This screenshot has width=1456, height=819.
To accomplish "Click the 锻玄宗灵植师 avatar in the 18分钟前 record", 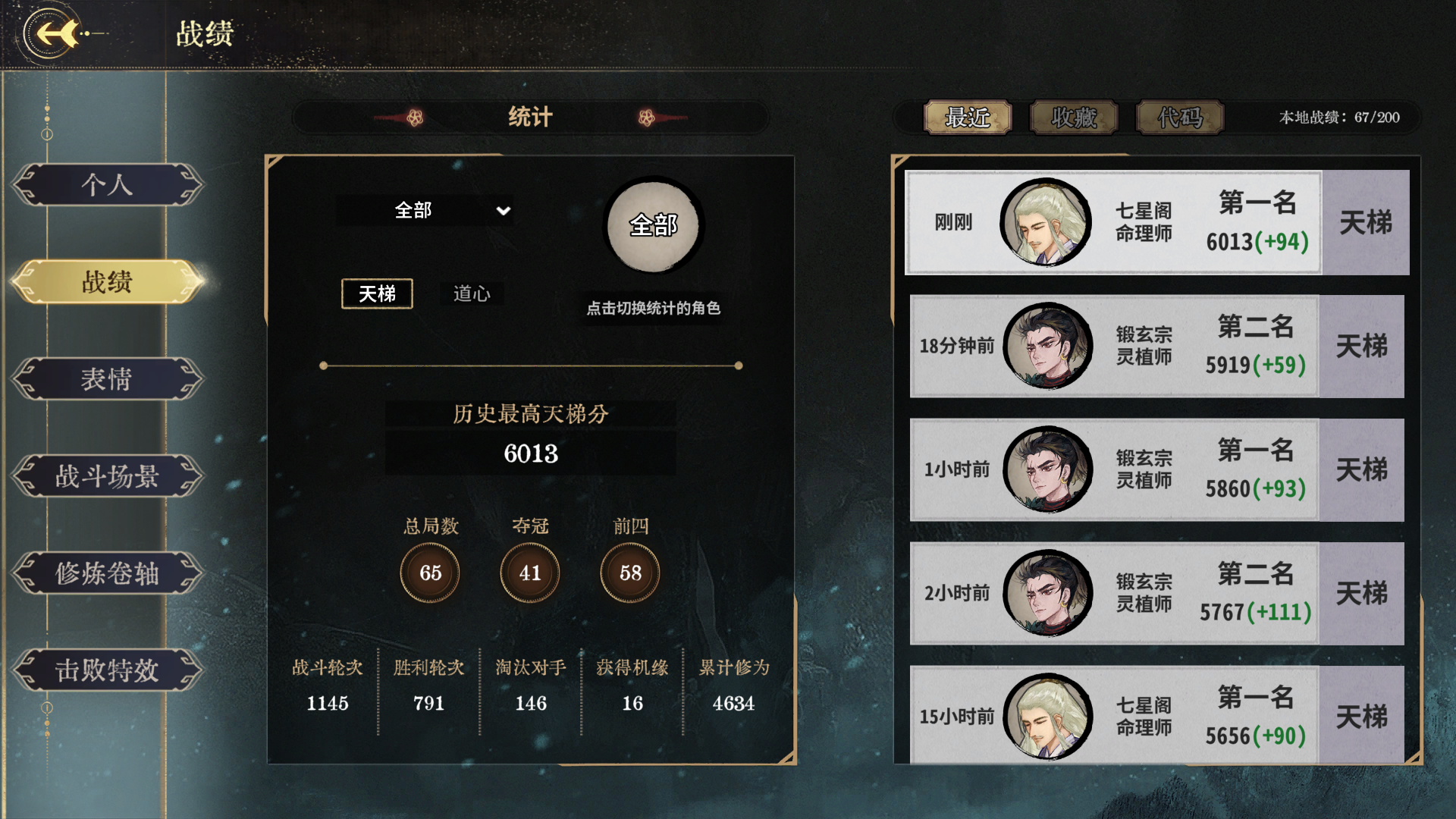I will [x=1049, y=346].
